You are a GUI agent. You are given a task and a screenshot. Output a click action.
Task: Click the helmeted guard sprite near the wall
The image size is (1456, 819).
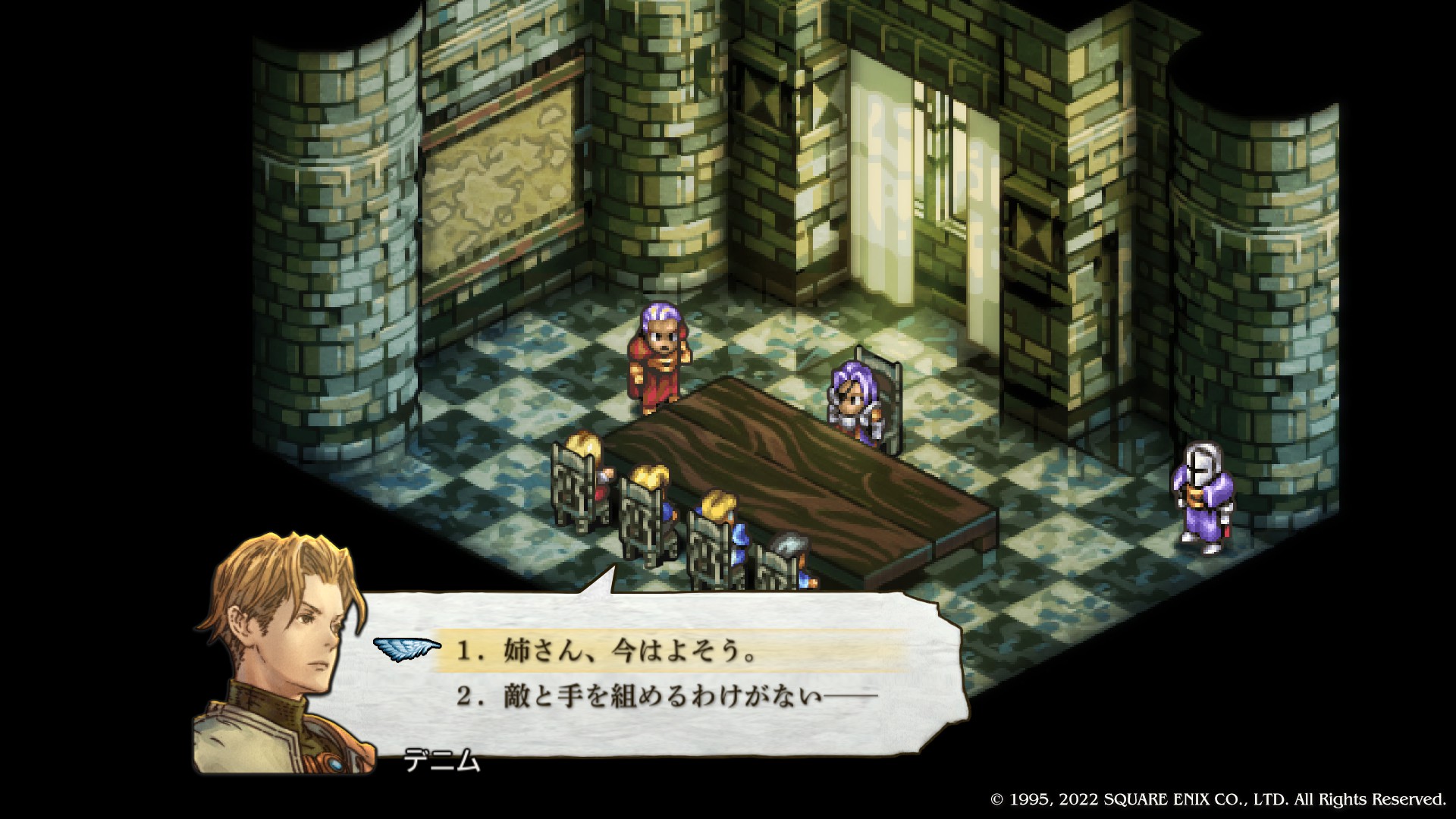(x=1204, y=493)
